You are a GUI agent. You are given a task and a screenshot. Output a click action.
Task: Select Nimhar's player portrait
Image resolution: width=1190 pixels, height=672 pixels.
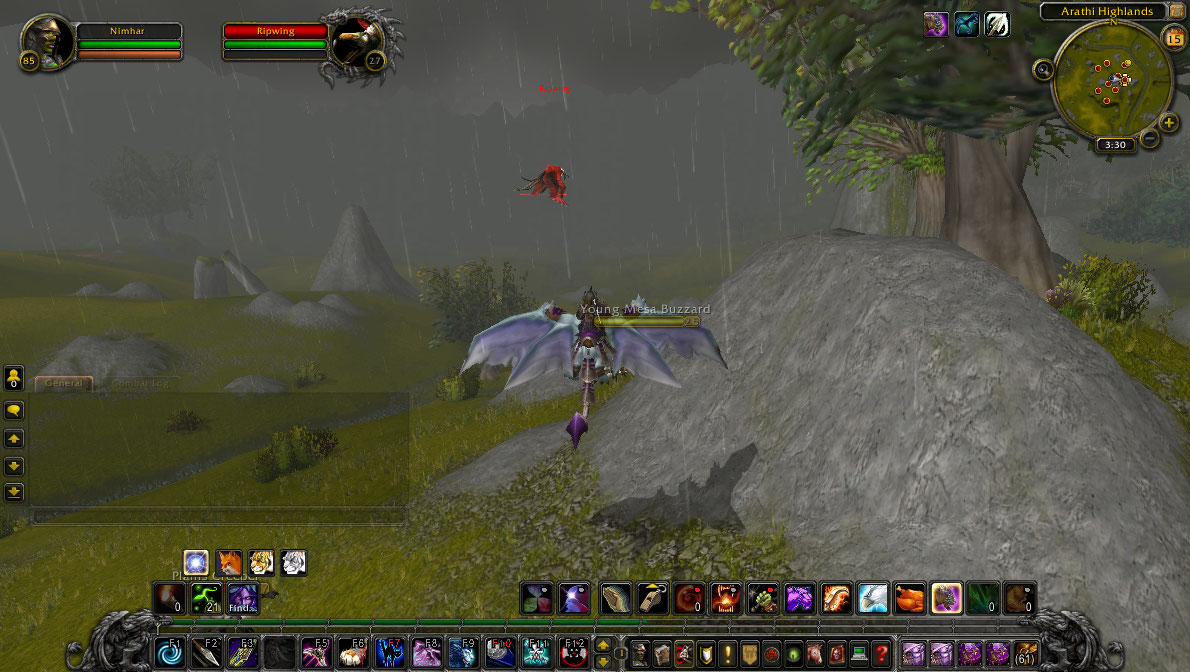46,41
